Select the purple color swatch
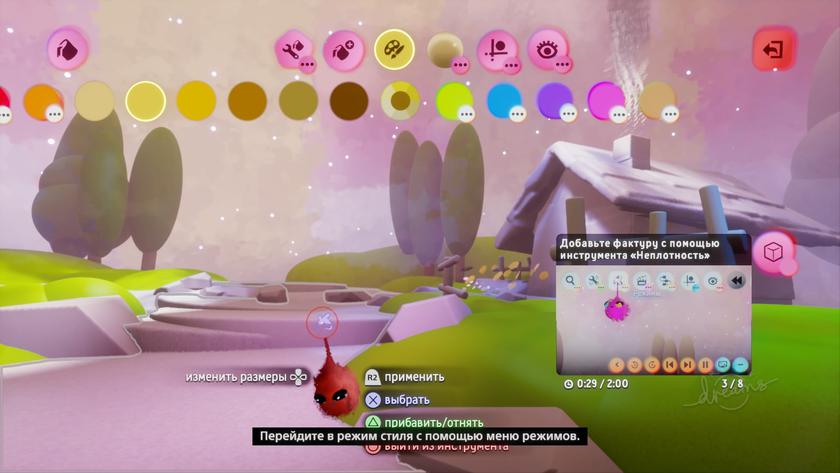 point(555,101)
